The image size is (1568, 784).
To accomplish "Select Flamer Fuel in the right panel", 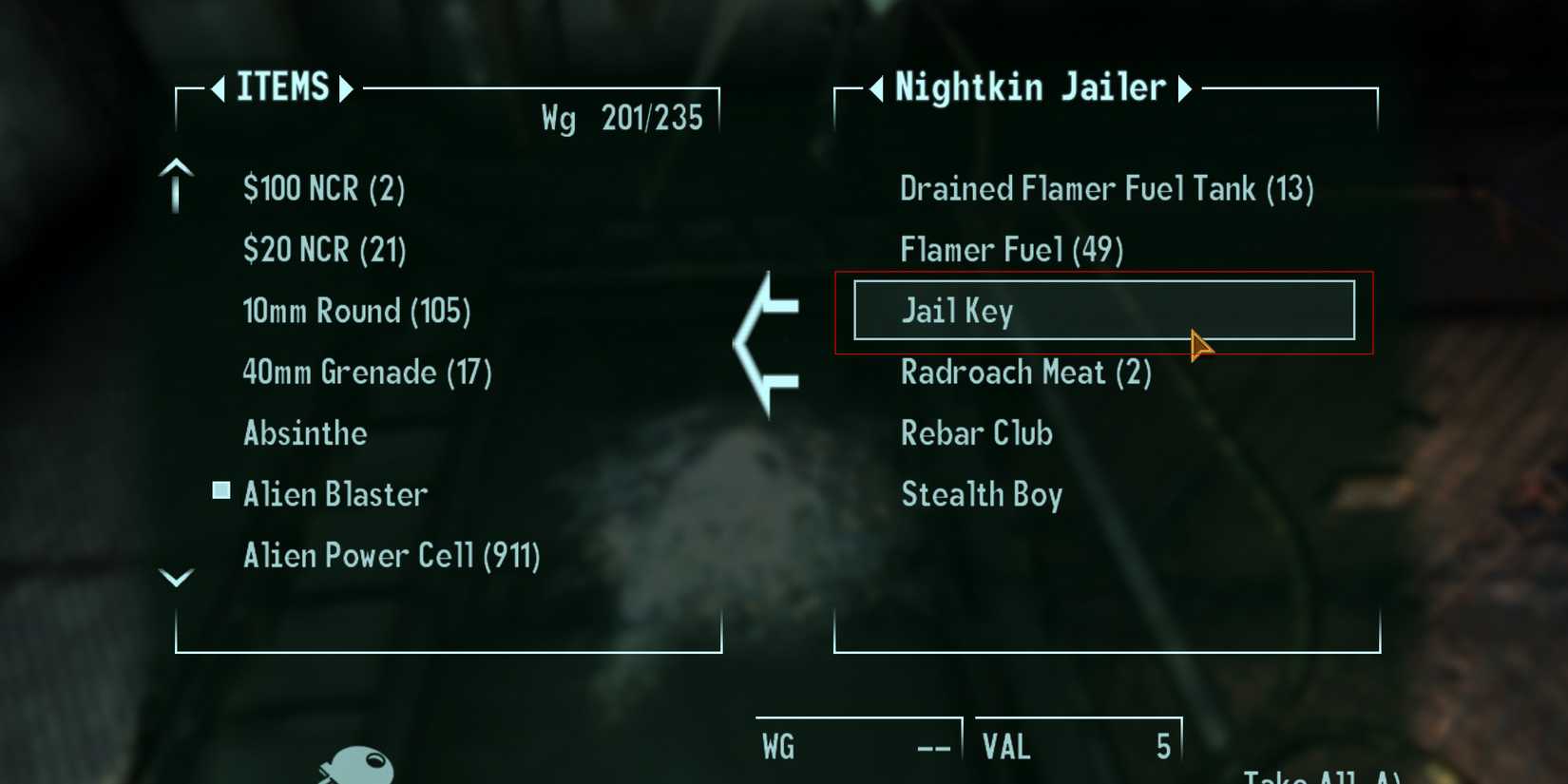I will click(x=1011, y=249).
